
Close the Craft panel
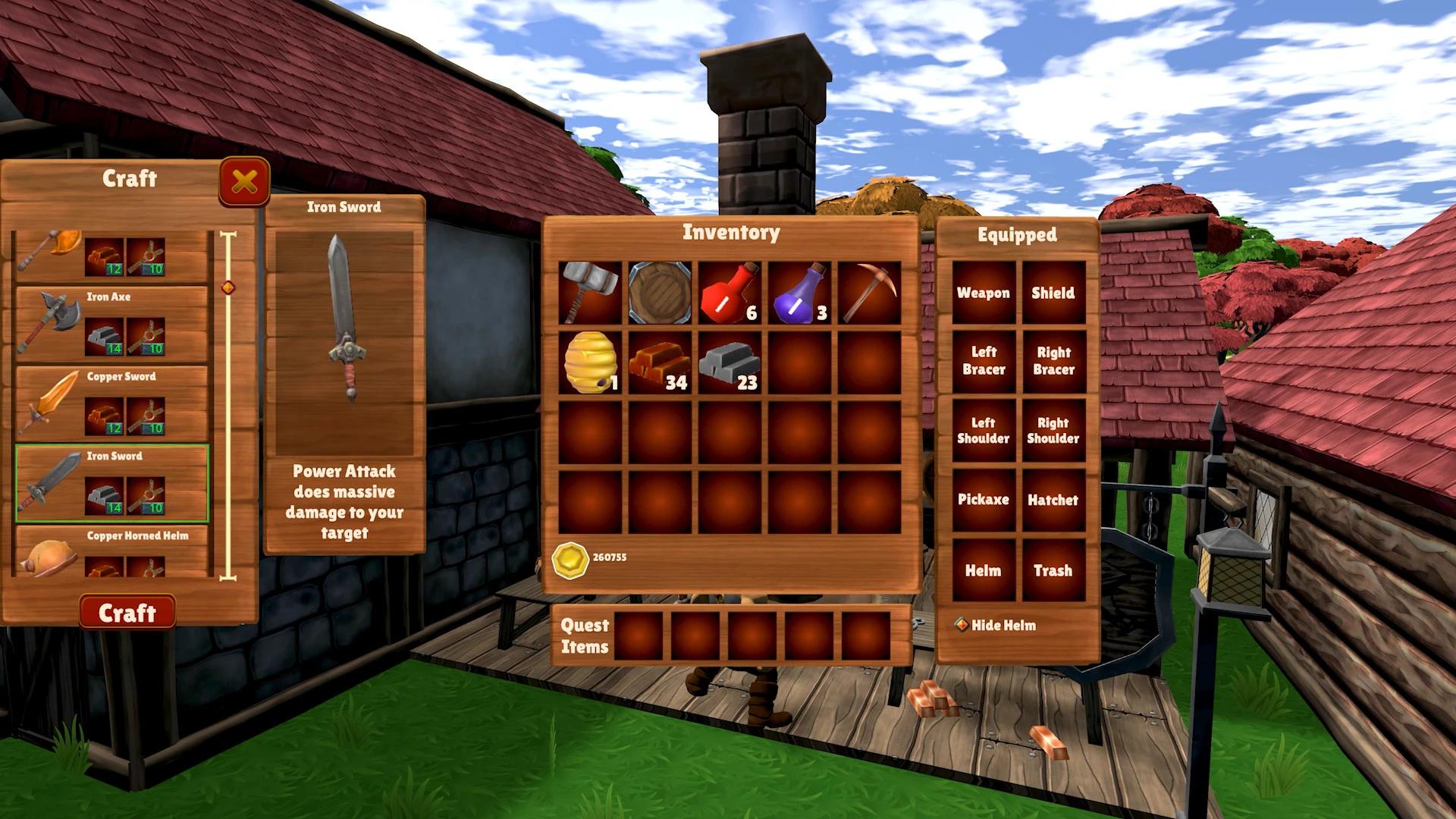coord(242,180)
